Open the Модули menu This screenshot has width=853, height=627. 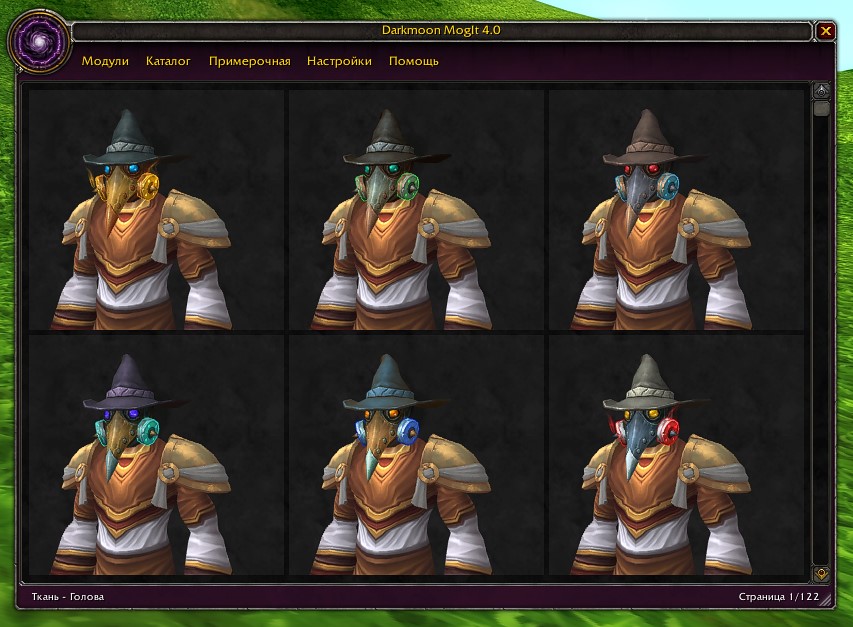click(105, 61)
